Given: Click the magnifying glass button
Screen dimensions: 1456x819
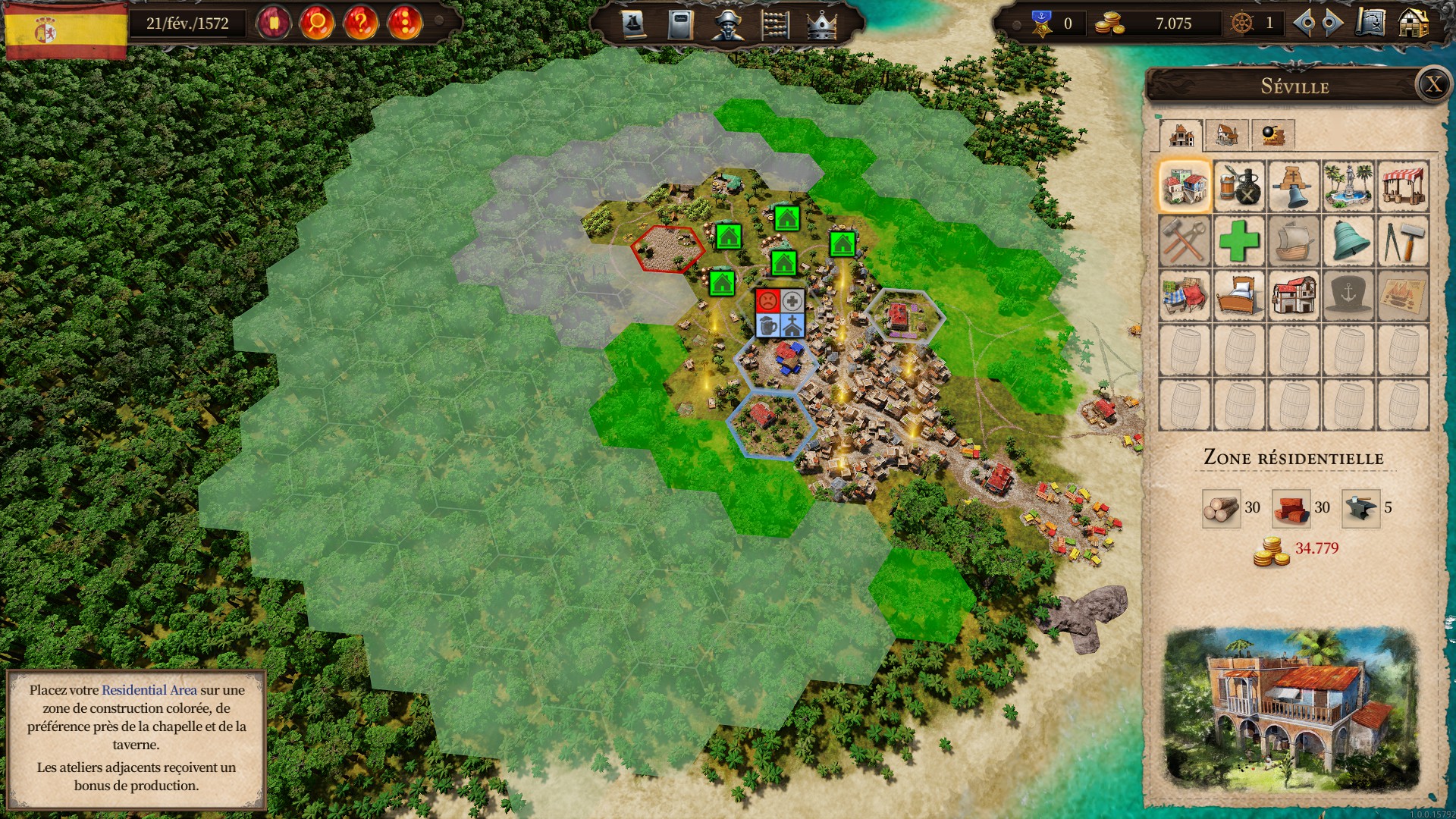Looking at the screenshot, I should 317,23.
